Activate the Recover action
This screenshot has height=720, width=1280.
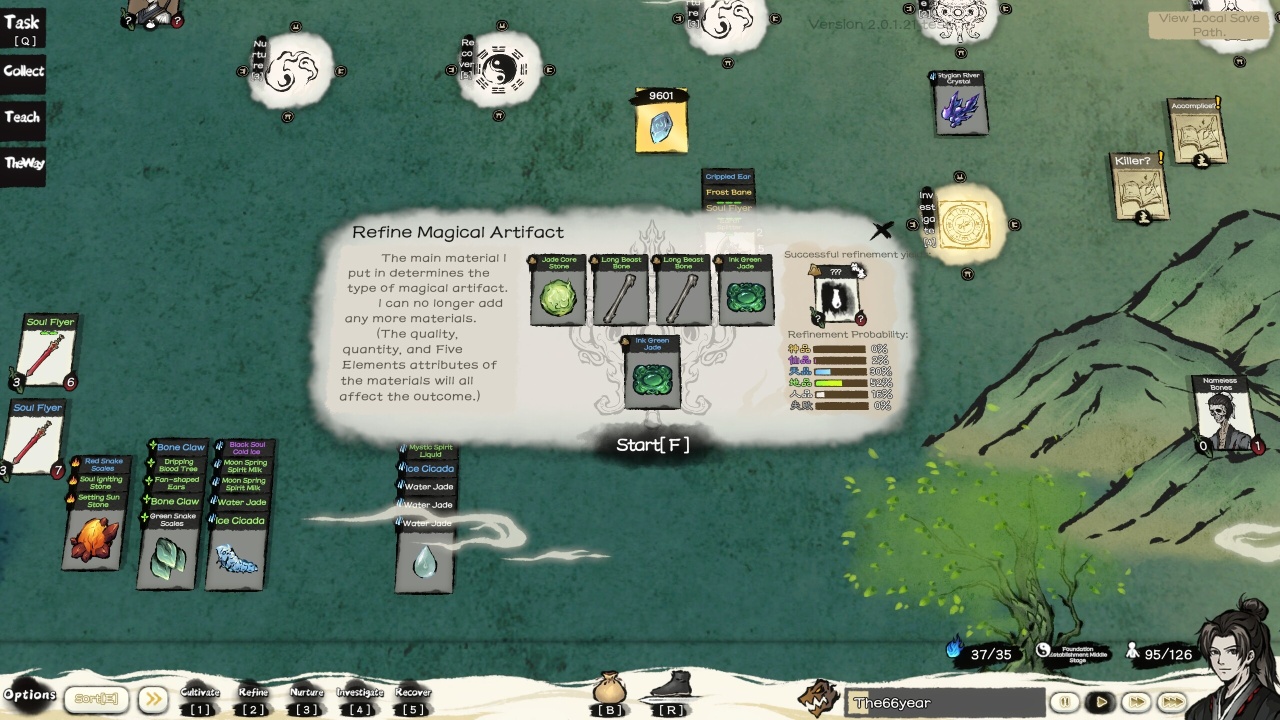coord(412,699)
